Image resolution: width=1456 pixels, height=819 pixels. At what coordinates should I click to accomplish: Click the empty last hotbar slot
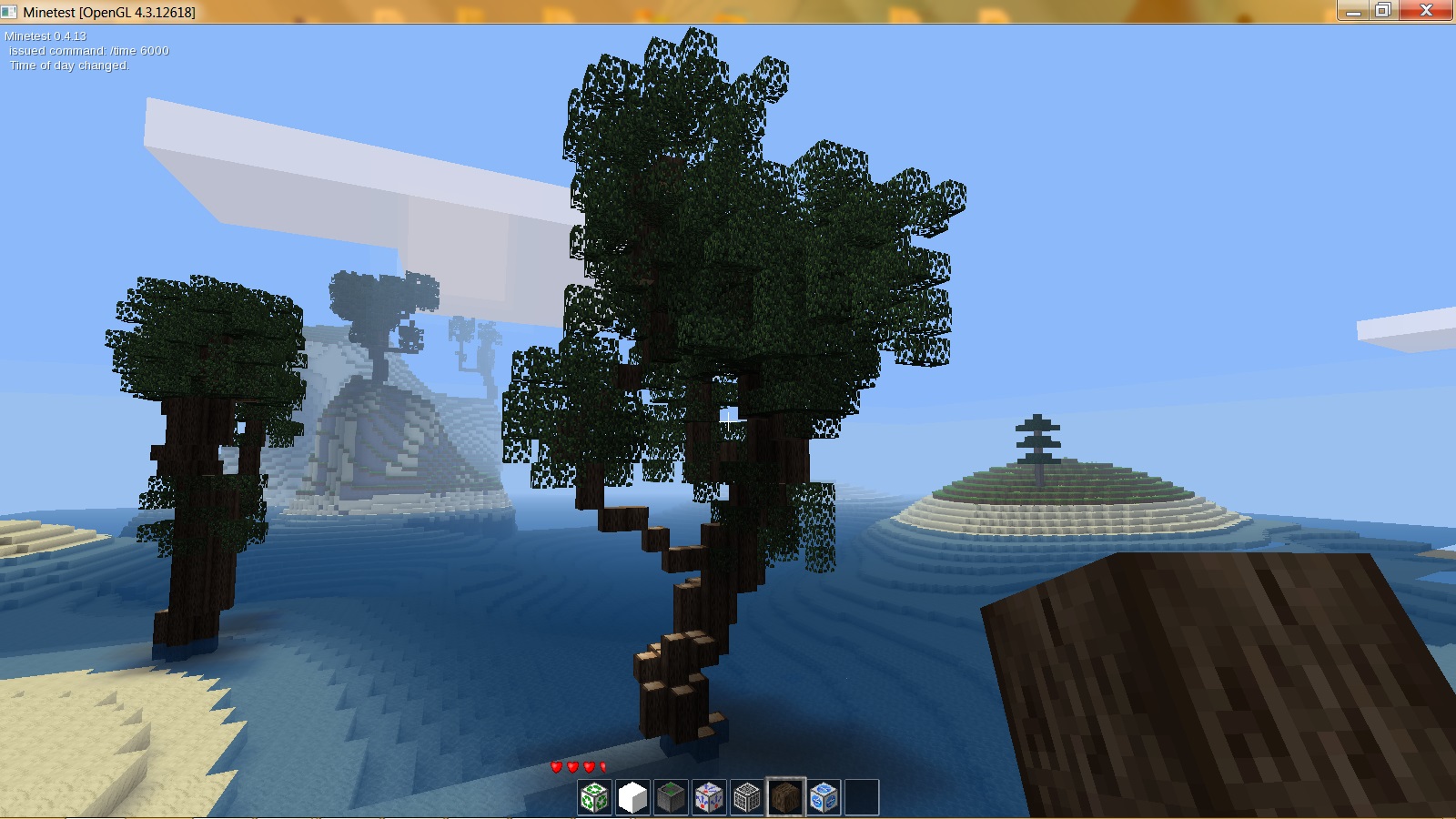click(863, 794)
